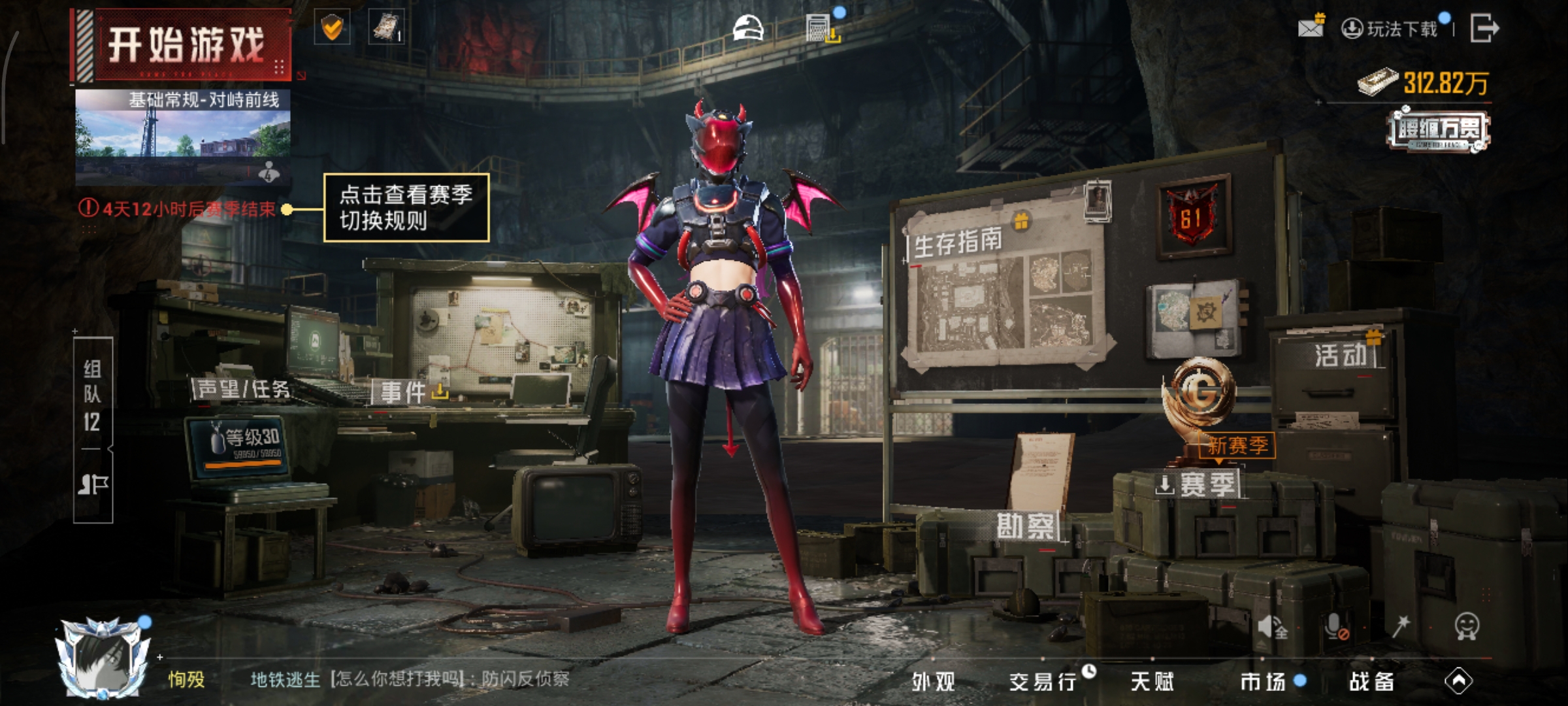The width and height of the screenshot is (1568, 706).
Task: Open the 组队 team panel
Action: (92, 395)
